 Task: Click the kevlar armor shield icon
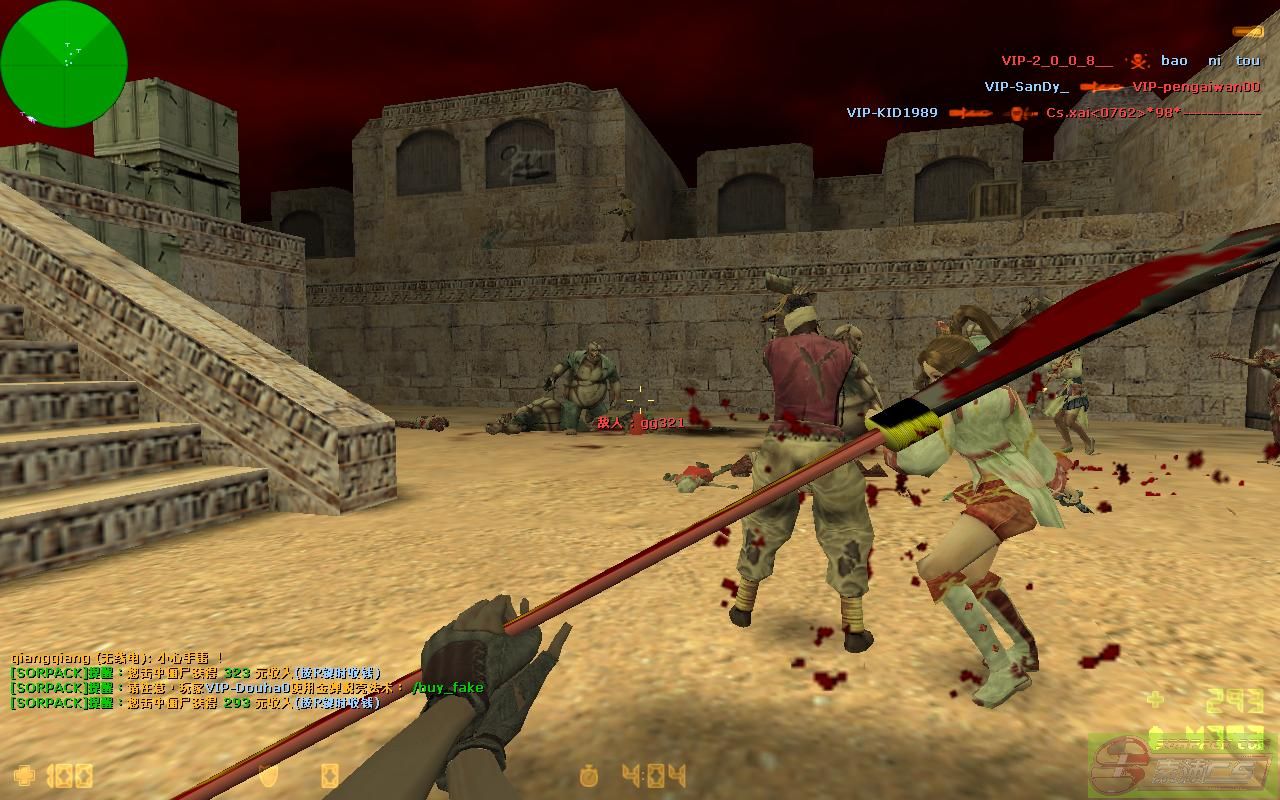coord(268,775)
